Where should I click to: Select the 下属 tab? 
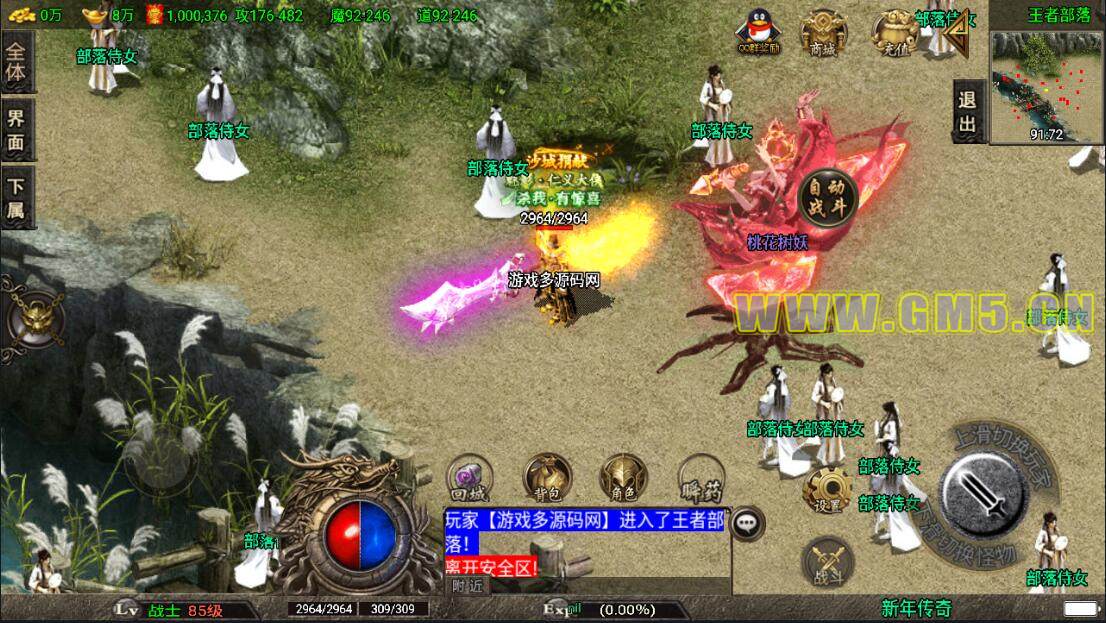tap(17, 197)
